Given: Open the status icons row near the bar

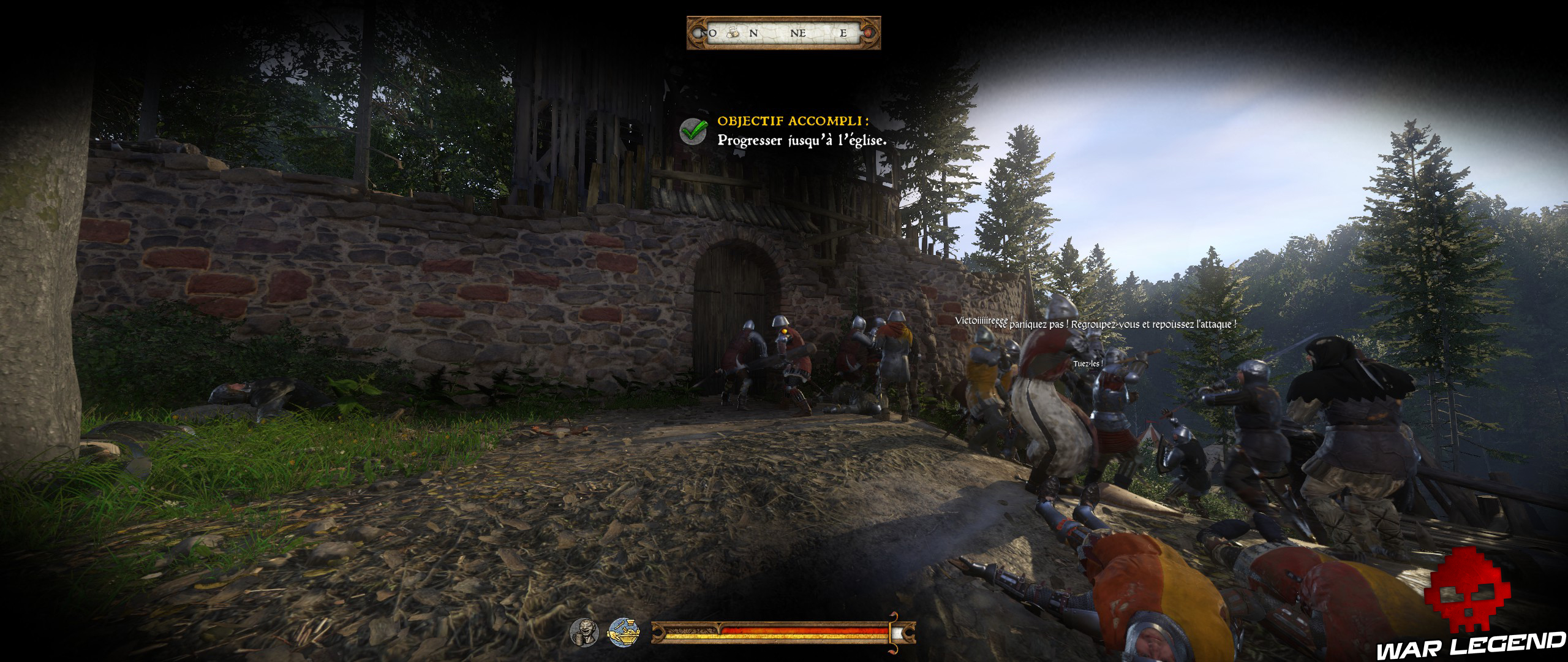Looking at the screenshot, I should (603, 633).
